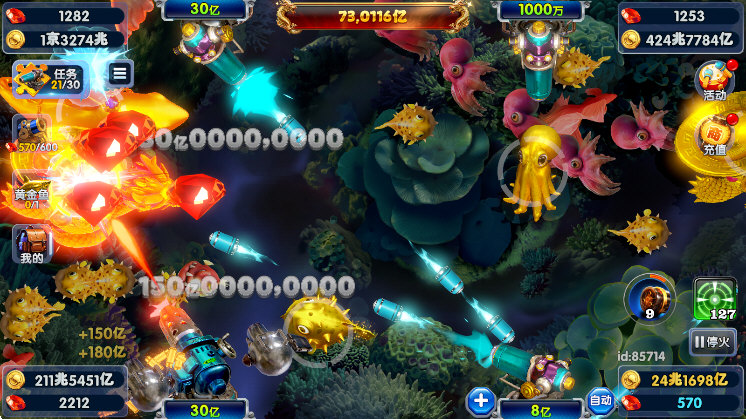Open the 充值 recharge shop
746x419 pixels.
pyautogui.click(x=714, y=137)
